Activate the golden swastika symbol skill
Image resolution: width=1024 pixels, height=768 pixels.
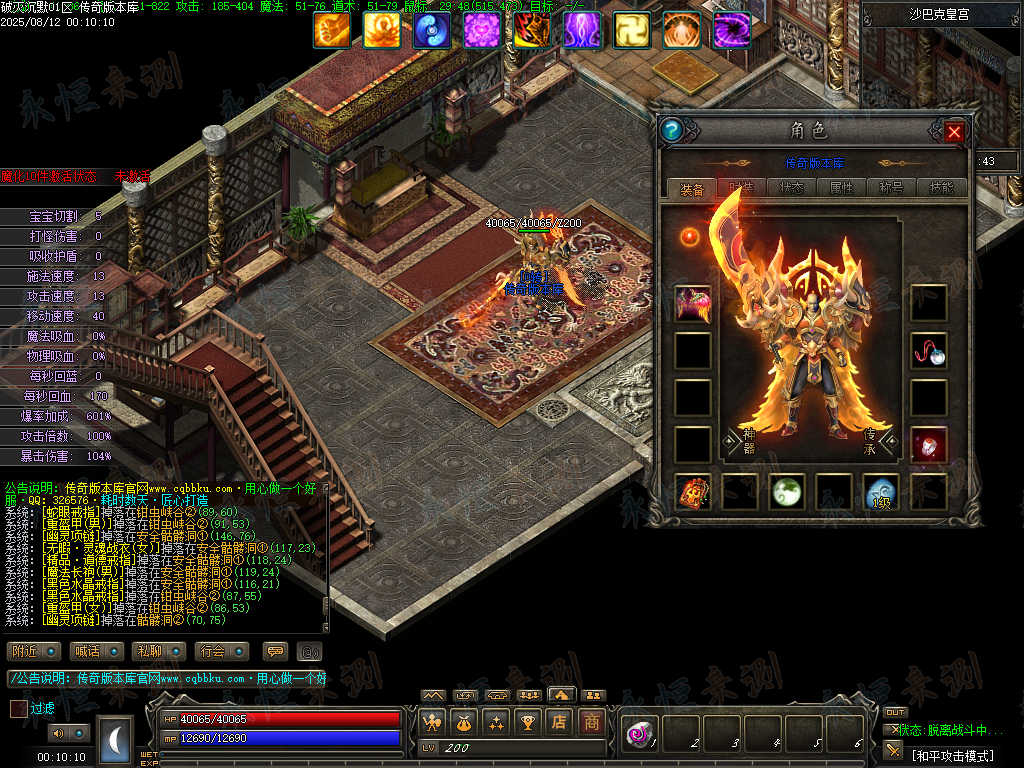(x=632, y=30)
